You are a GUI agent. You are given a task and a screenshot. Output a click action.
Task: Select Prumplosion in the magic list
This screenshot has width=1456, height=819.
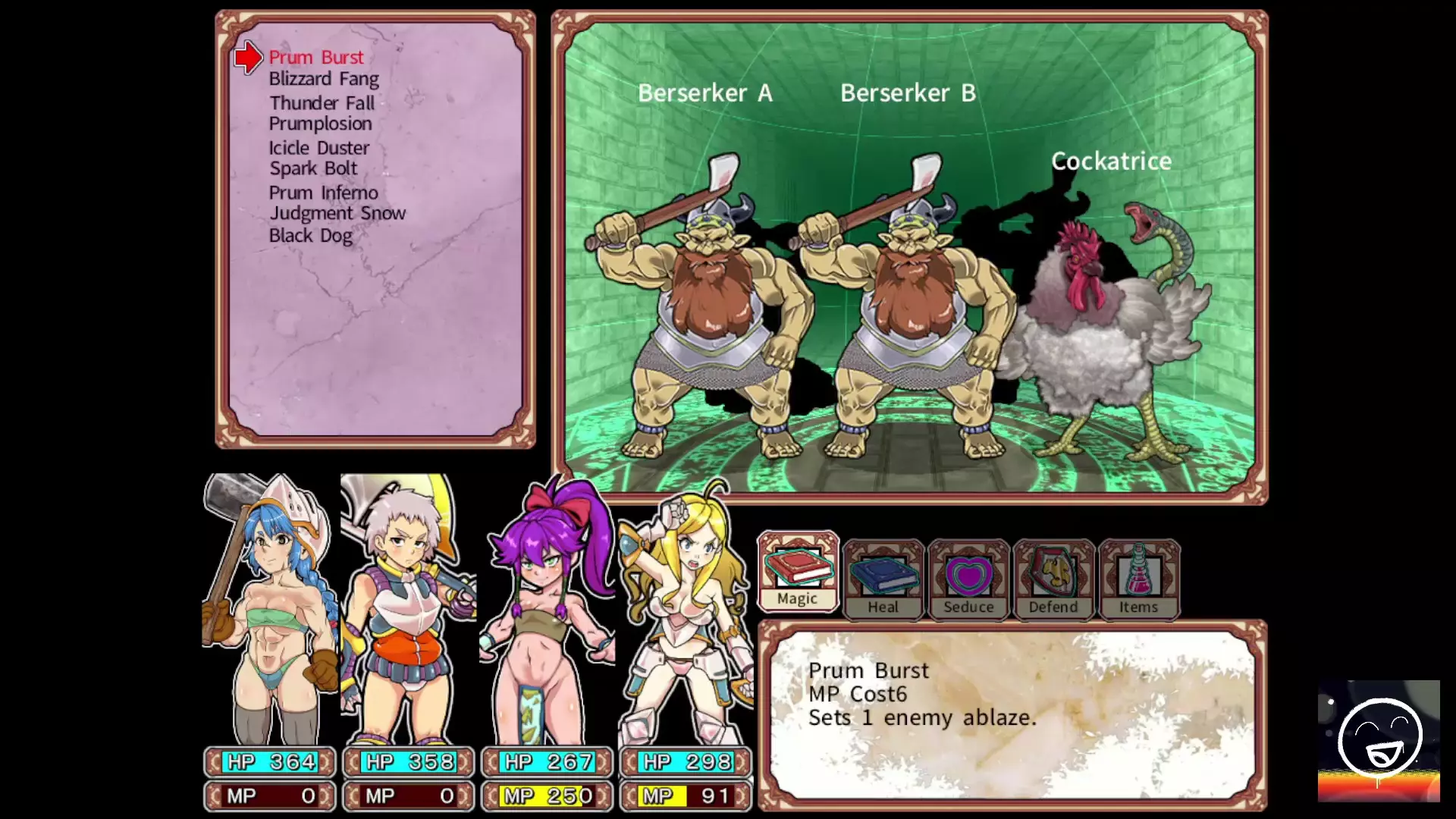point(320,124)
